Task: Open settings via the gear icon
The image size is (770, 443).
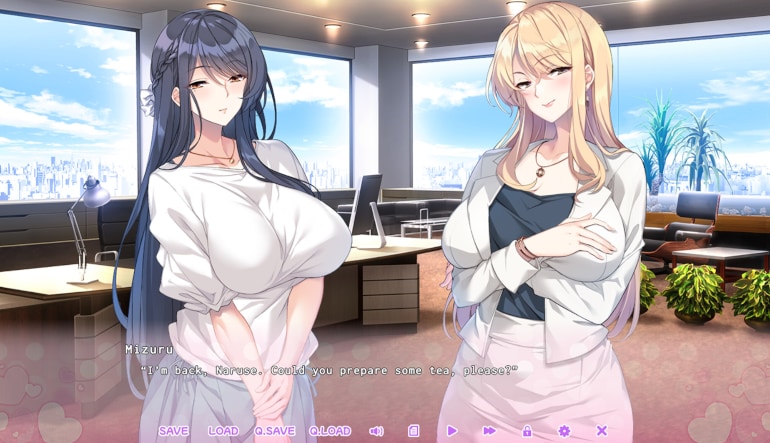Action: pos(564,431)
